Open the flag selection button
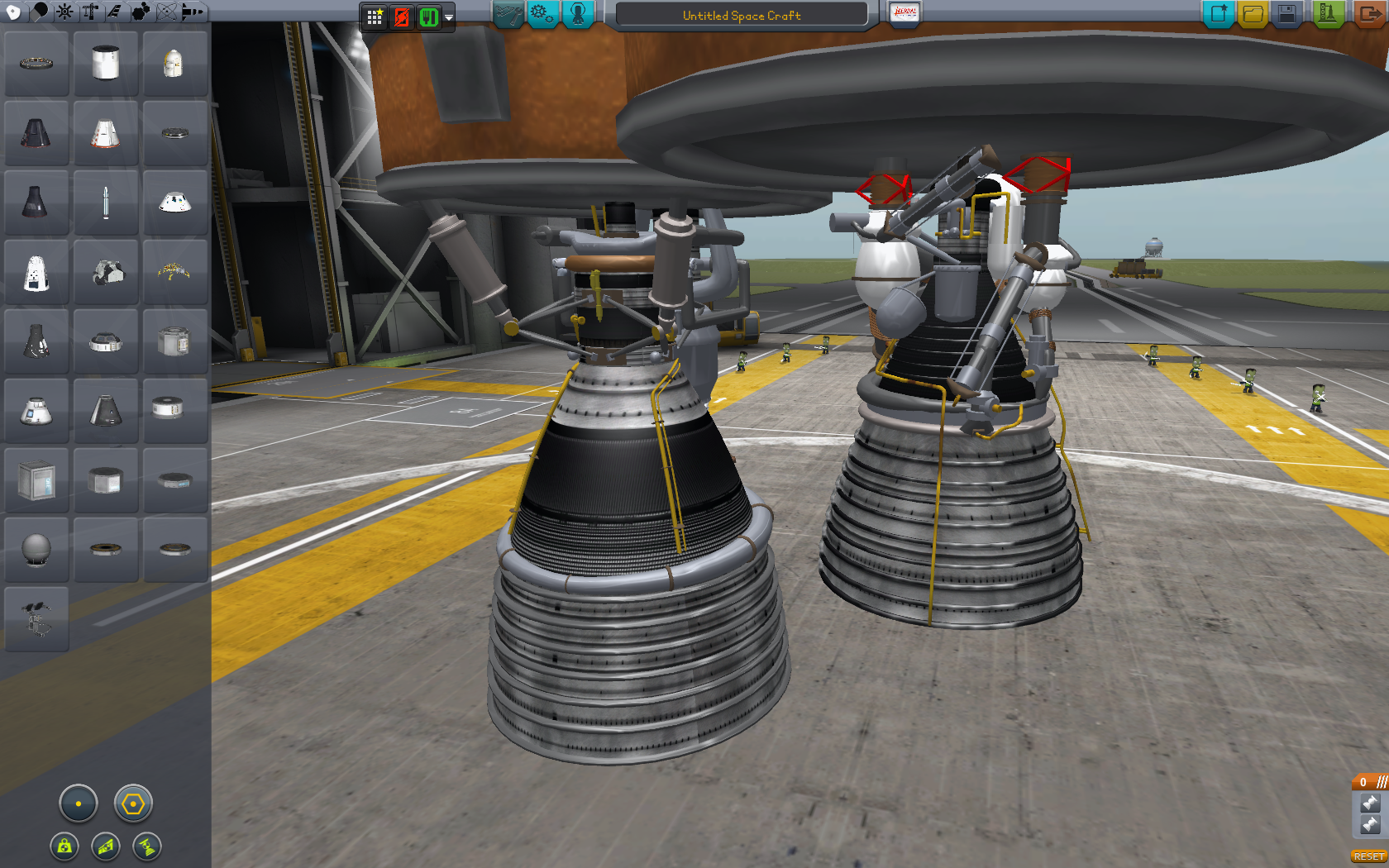Screen dimensions: 1389x868 pyautogui.click(x=905, y=13)
